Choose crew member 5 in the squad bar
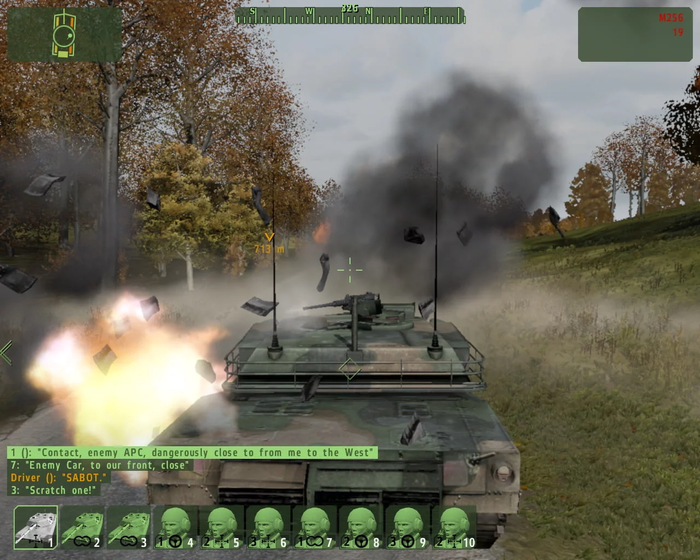The image size is (700, 560). pyautogui.click(x=222, y=527)
